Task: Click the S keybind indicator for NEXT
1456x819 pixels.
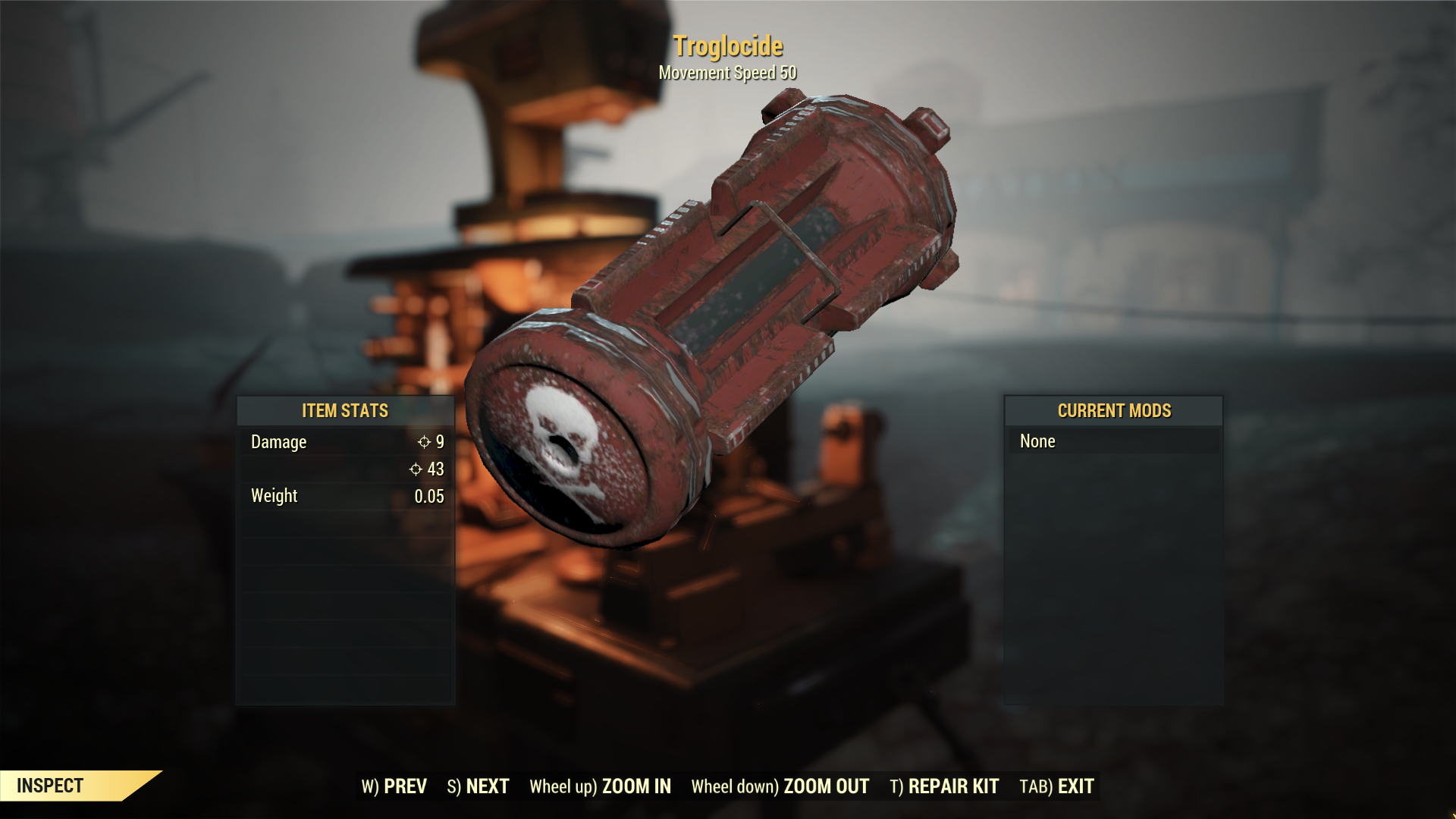Action: coord(453,786)
